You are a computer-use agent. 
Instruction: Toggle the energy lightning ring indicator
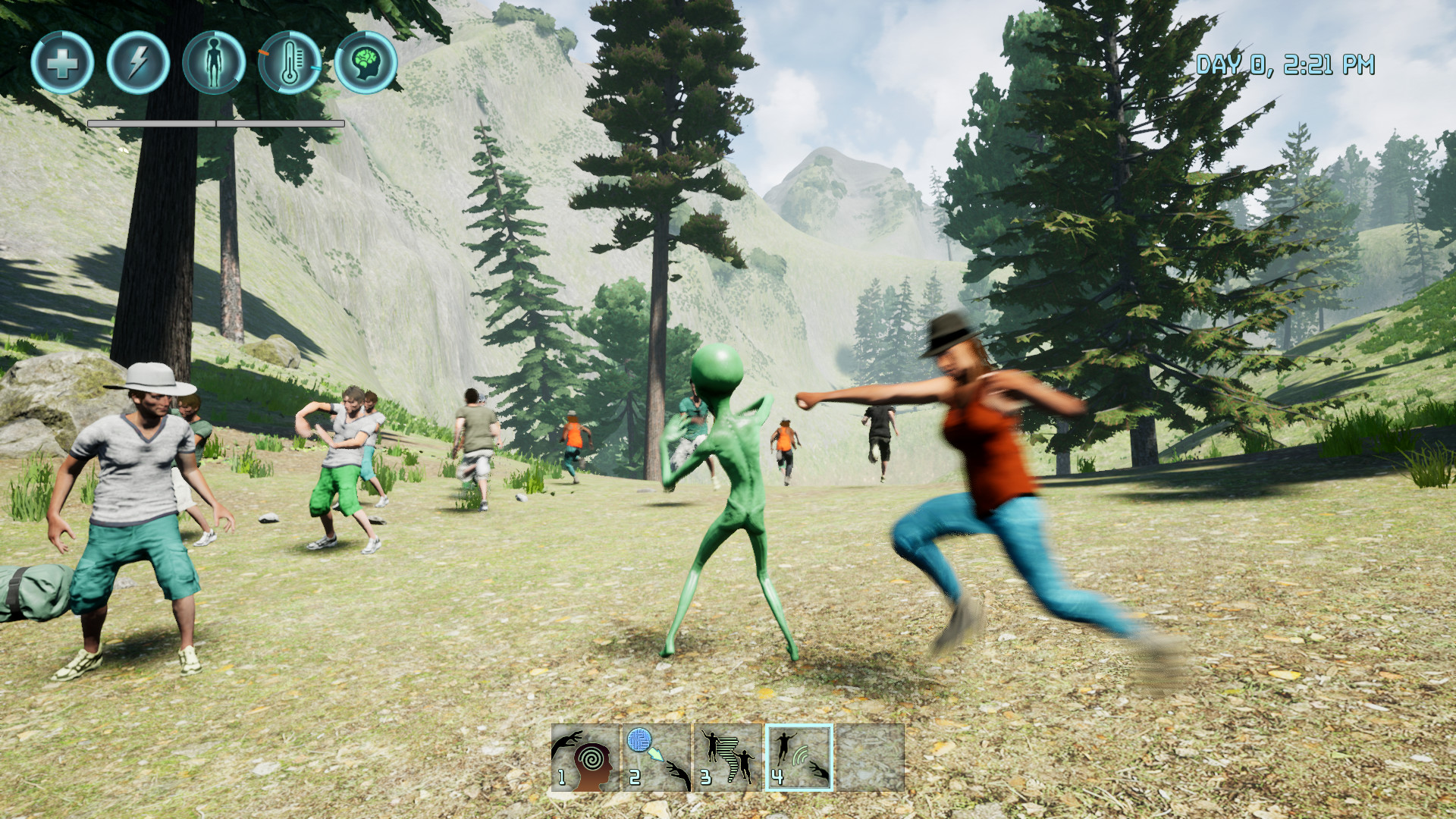140,64
